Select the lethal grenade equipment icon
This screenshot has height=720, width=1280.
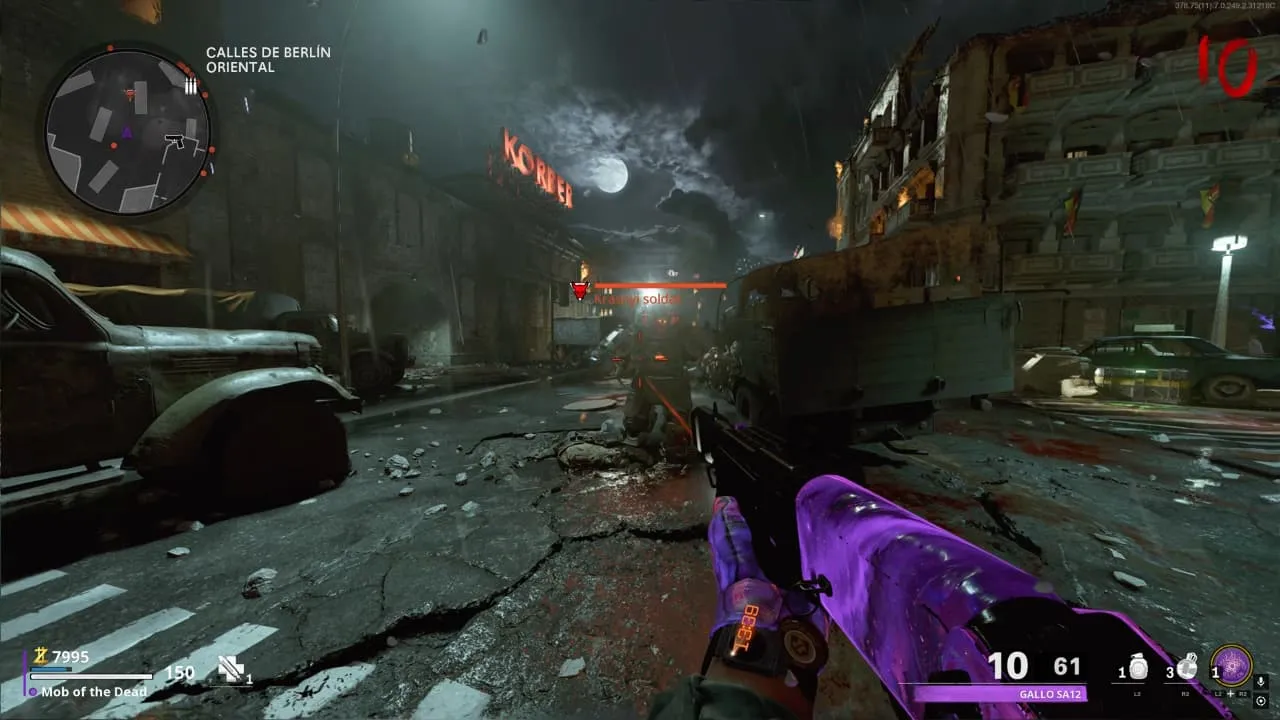pos(1188,668)
